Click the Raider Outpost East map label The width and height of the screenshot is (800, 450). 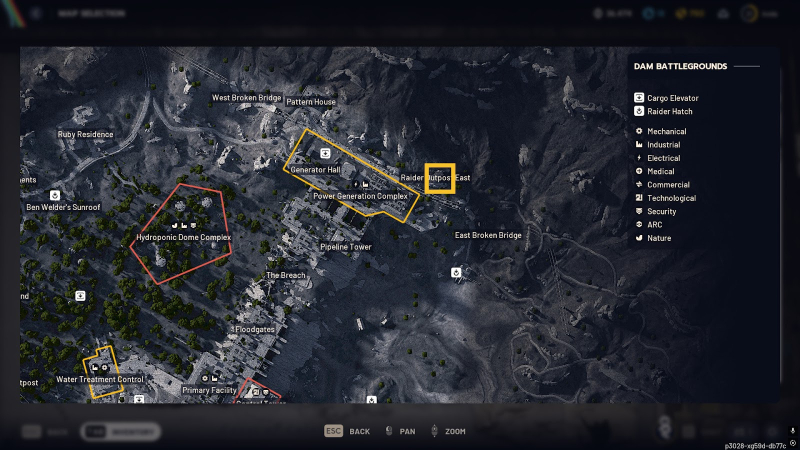(x=435, y=178)
